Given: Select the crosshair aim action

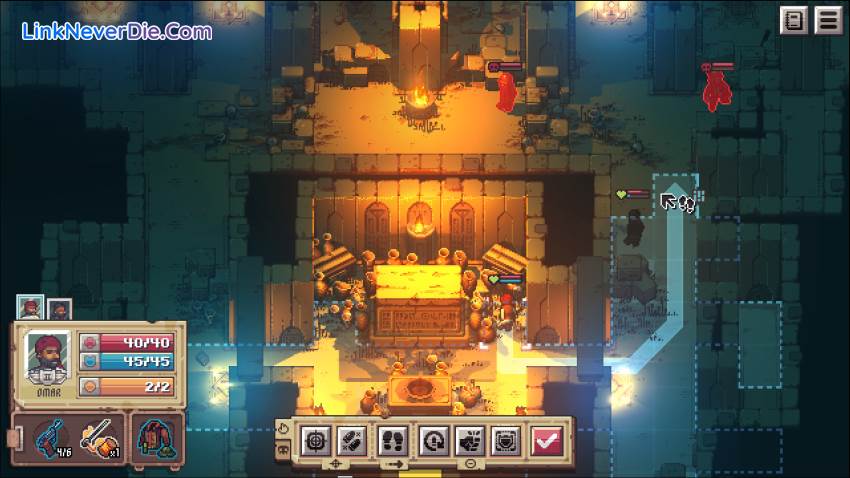Looking at the screenshot, I should coord(316,439).
